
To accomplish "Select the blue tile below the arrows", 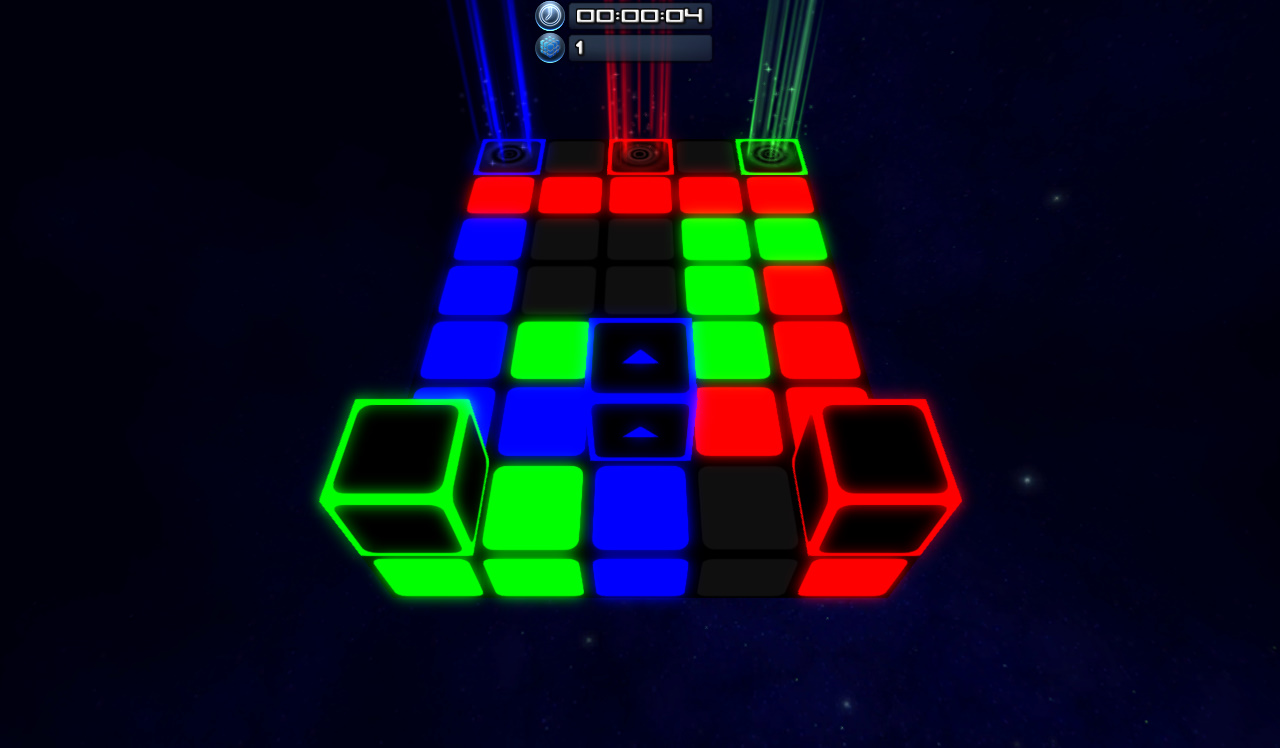I will click(x=639, y=505).
